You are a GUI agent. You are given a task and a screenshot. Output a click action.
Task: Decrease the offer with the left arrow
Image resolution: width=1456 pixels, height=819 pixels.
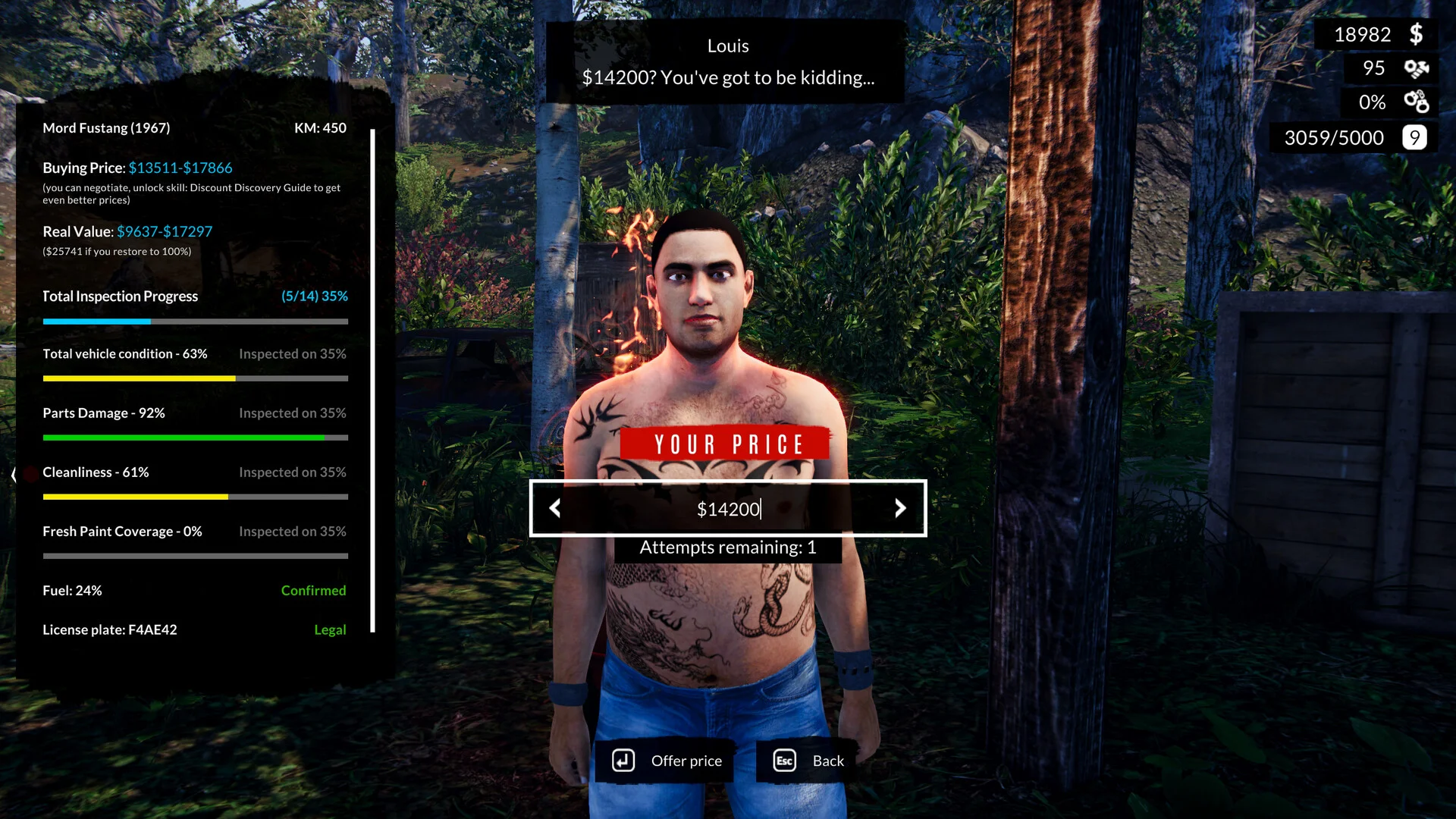(x=555, y=508)
